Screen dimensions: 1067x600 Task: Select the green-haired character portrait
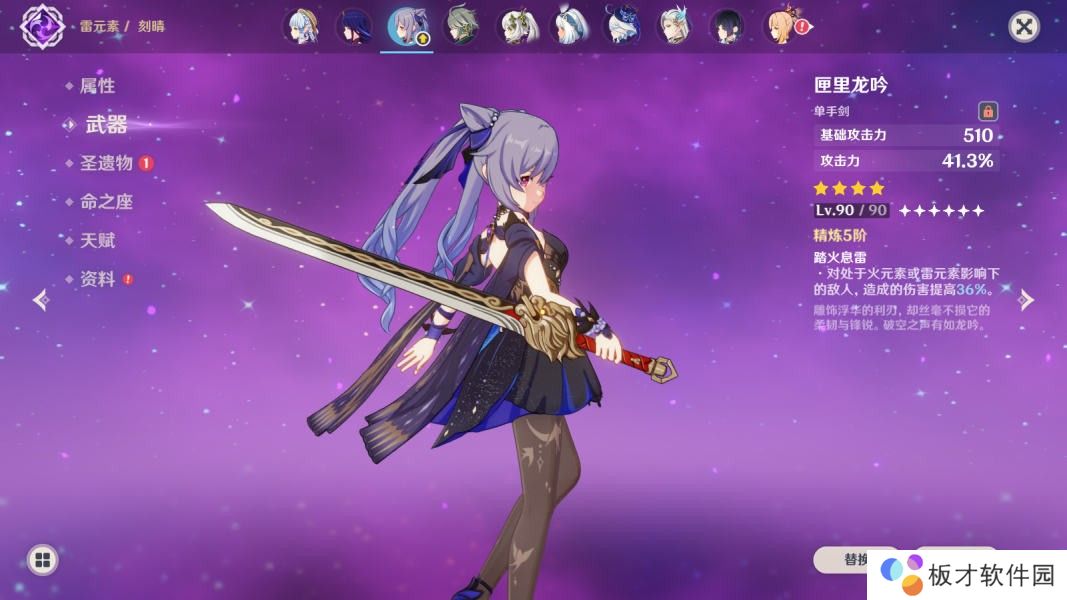(461, 27)
